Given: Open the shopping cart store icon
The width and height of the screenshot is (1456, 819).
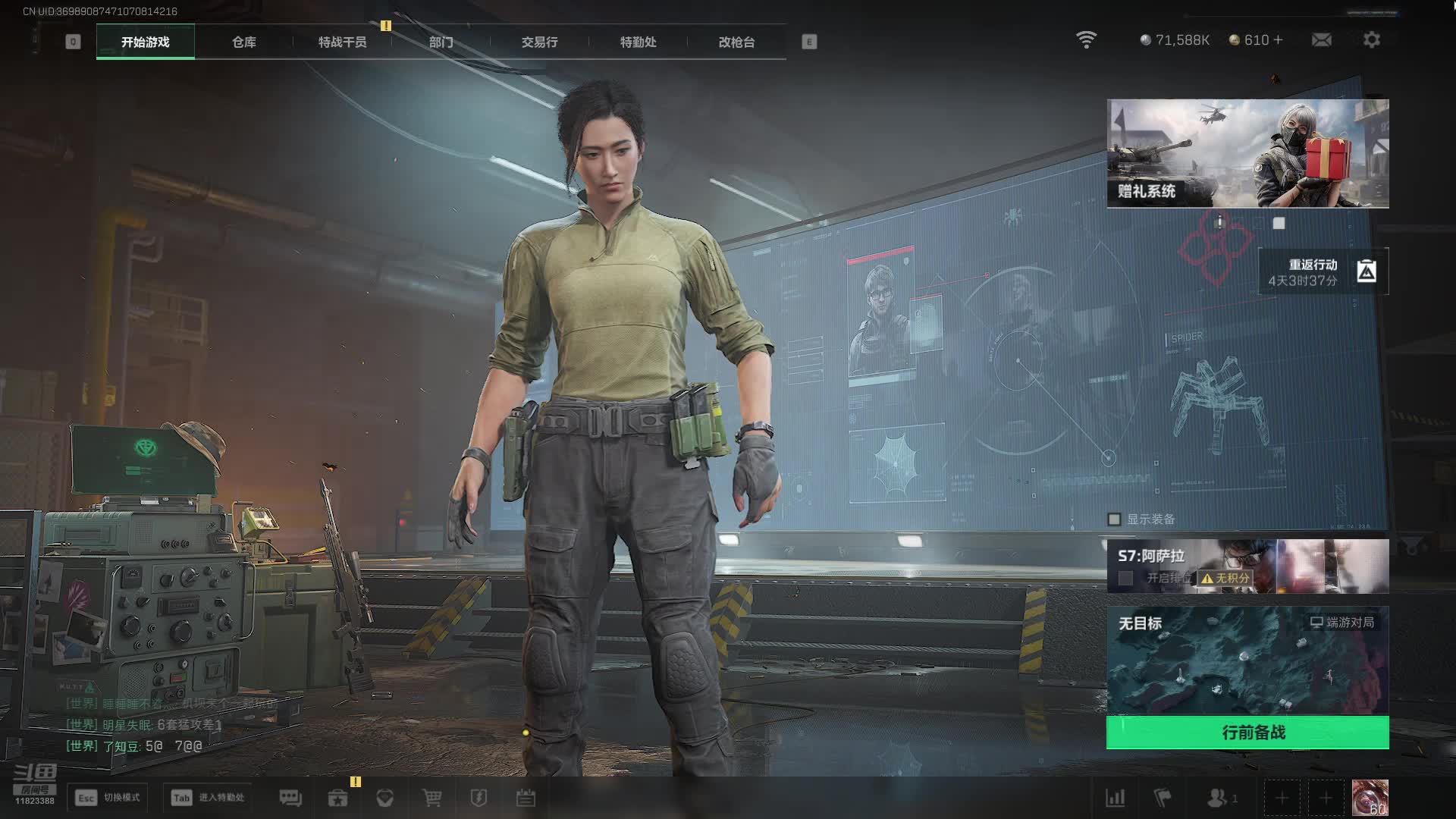Looking at the screenshot, I should pos(431,798).
